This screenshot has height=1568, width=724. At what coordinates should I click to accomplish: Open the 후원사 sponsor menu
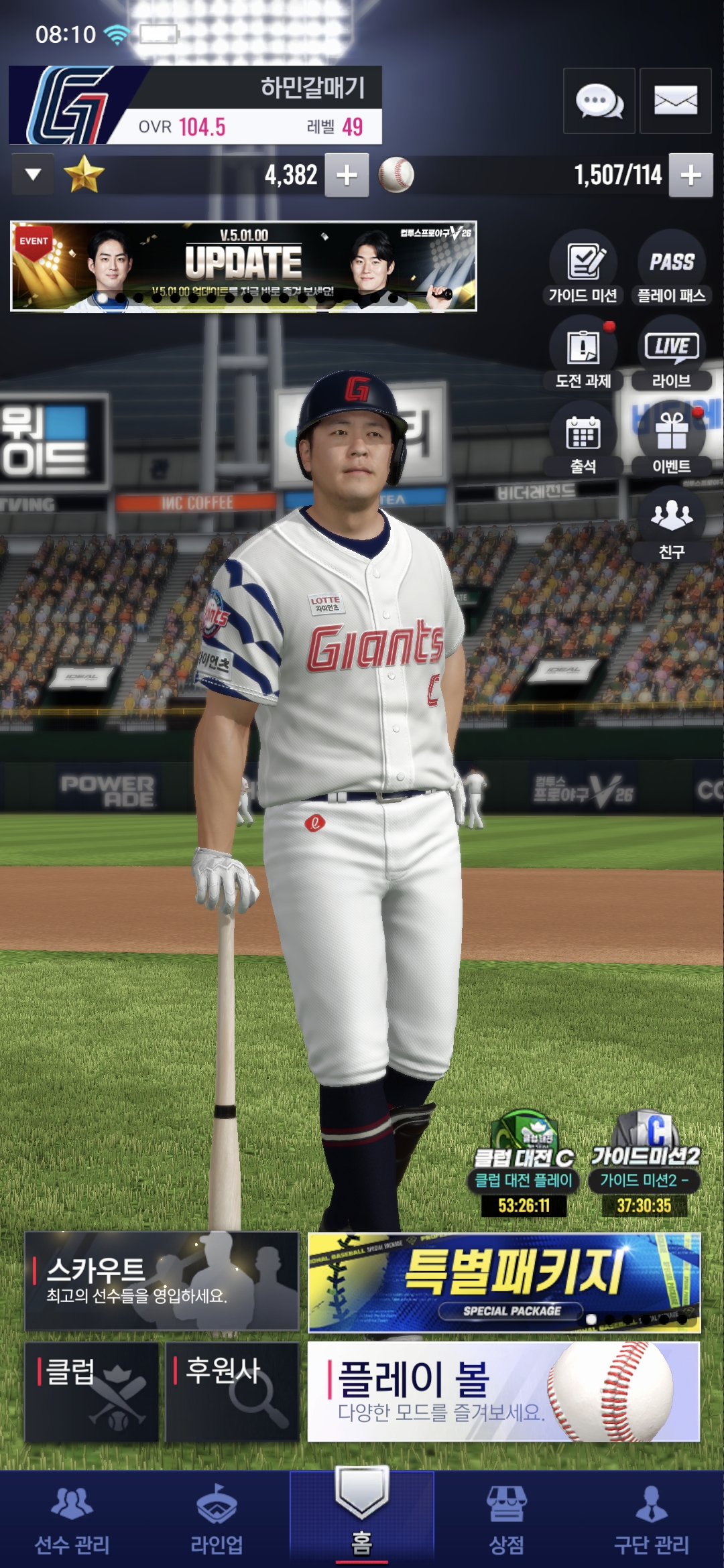click(x=232, y=1392)
